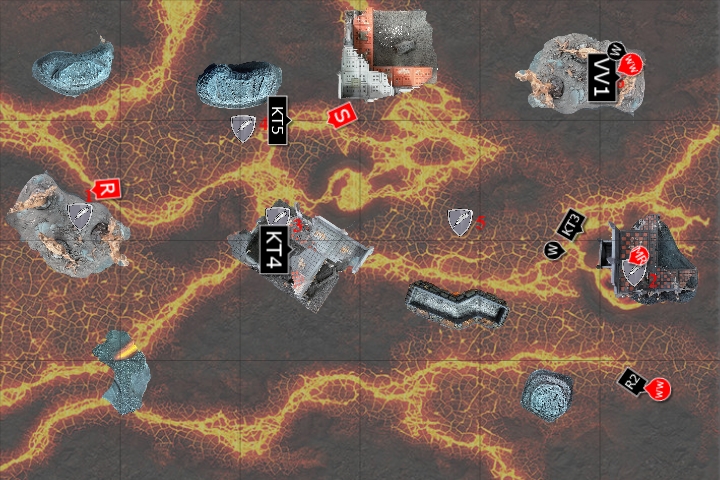The width and height of the screenshot is (720, 480).
Task: Select the red WW token beside R2
Action: (659, 388)
